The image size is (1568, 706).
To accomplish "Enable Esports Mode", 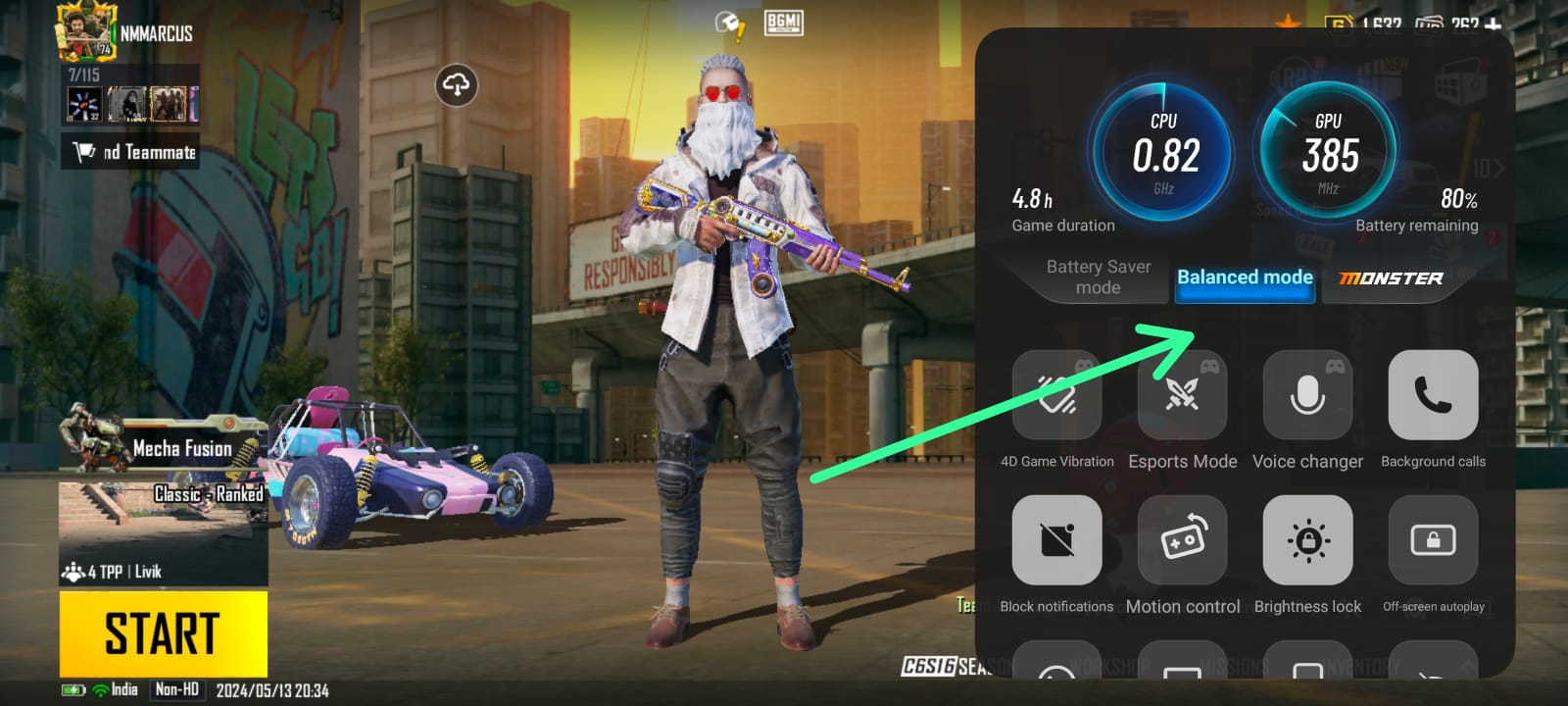I will 1182,395.
